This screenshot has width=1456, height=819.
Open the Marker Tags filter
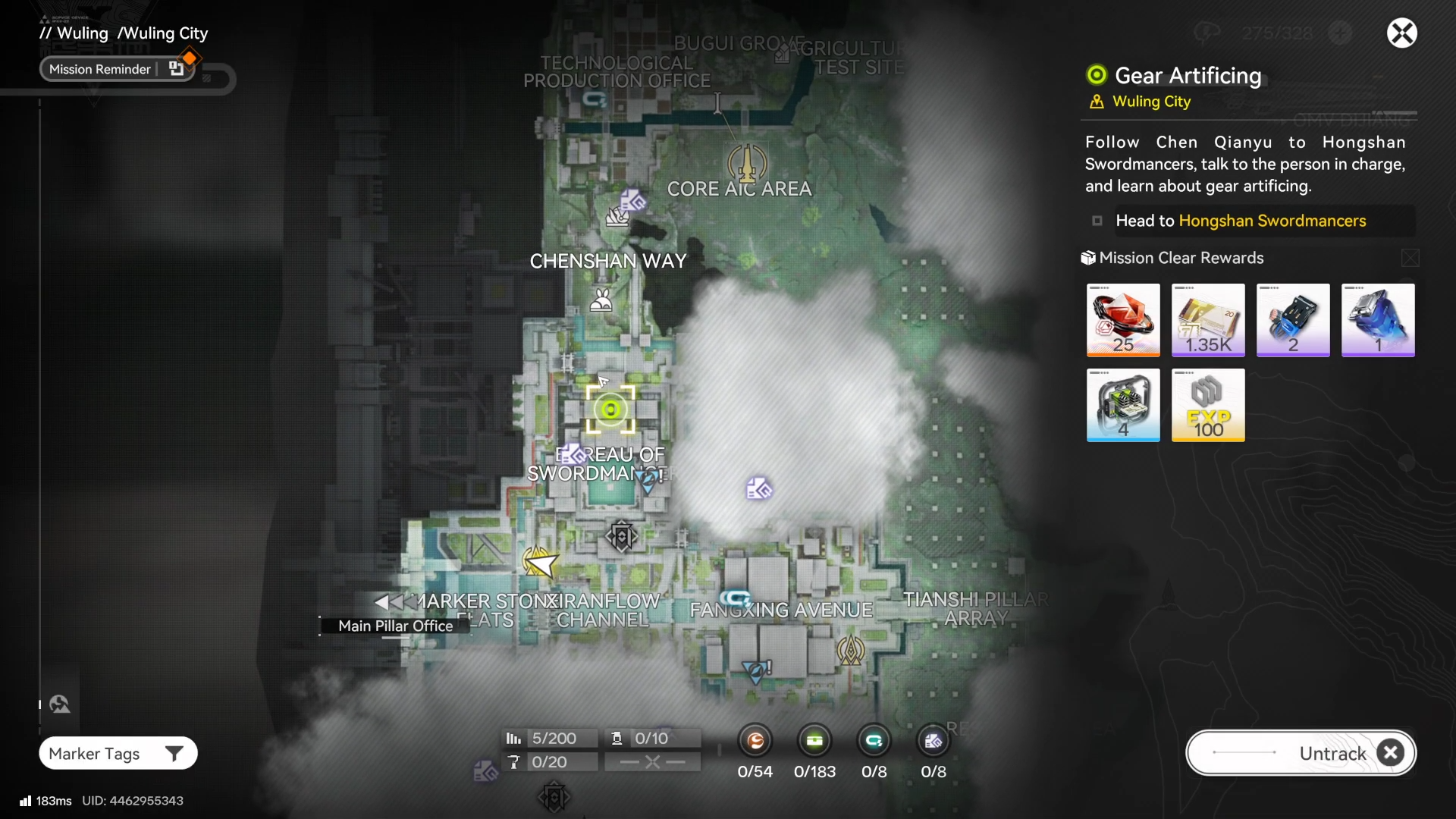pyautogui.click(x=118, y=753)
